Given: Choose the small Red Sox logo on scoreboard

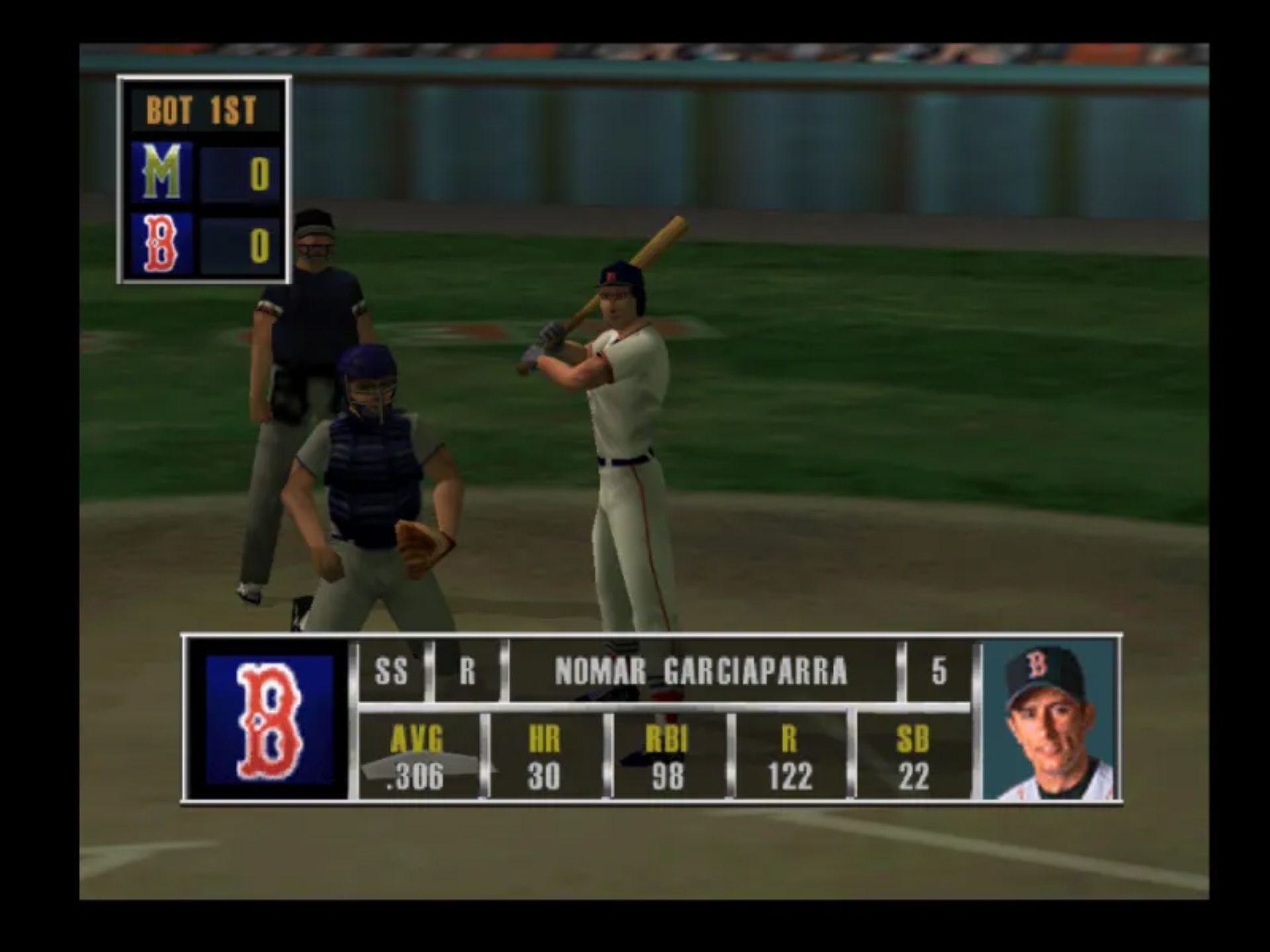Looking at the screenshot, I should [162, 244].
